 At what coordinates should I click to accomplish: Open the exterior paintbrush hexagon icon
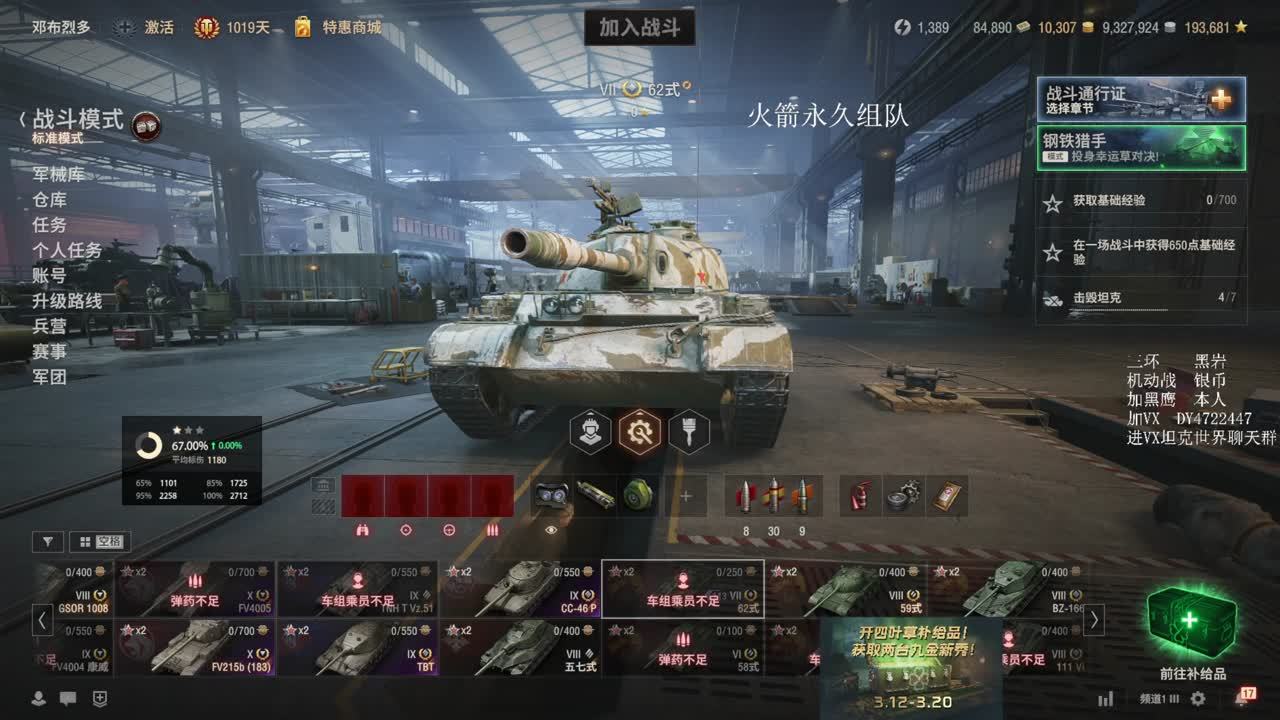pyautogui.click(x=688, y=432)
